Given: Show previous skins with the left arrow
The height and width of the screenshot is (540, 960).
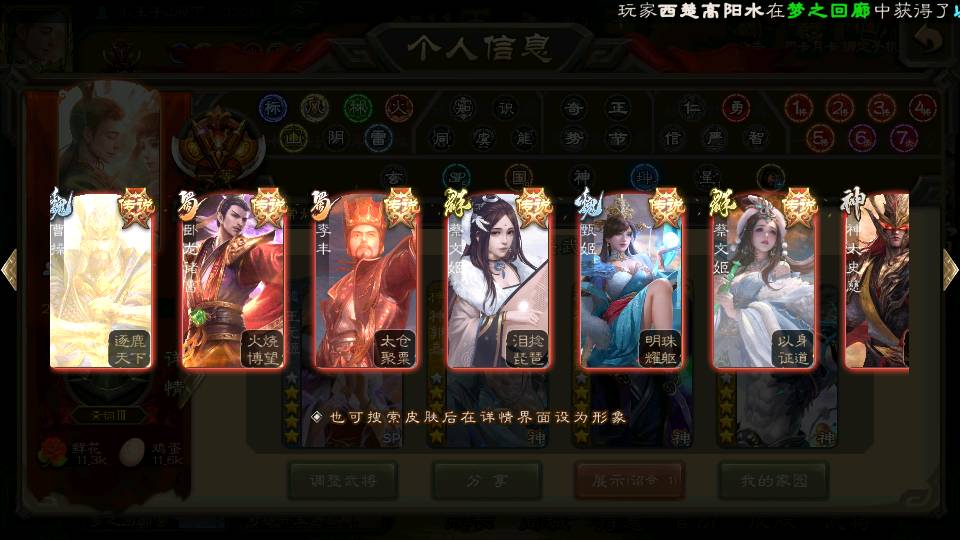Looking at the screenshot, I should 9,269.
